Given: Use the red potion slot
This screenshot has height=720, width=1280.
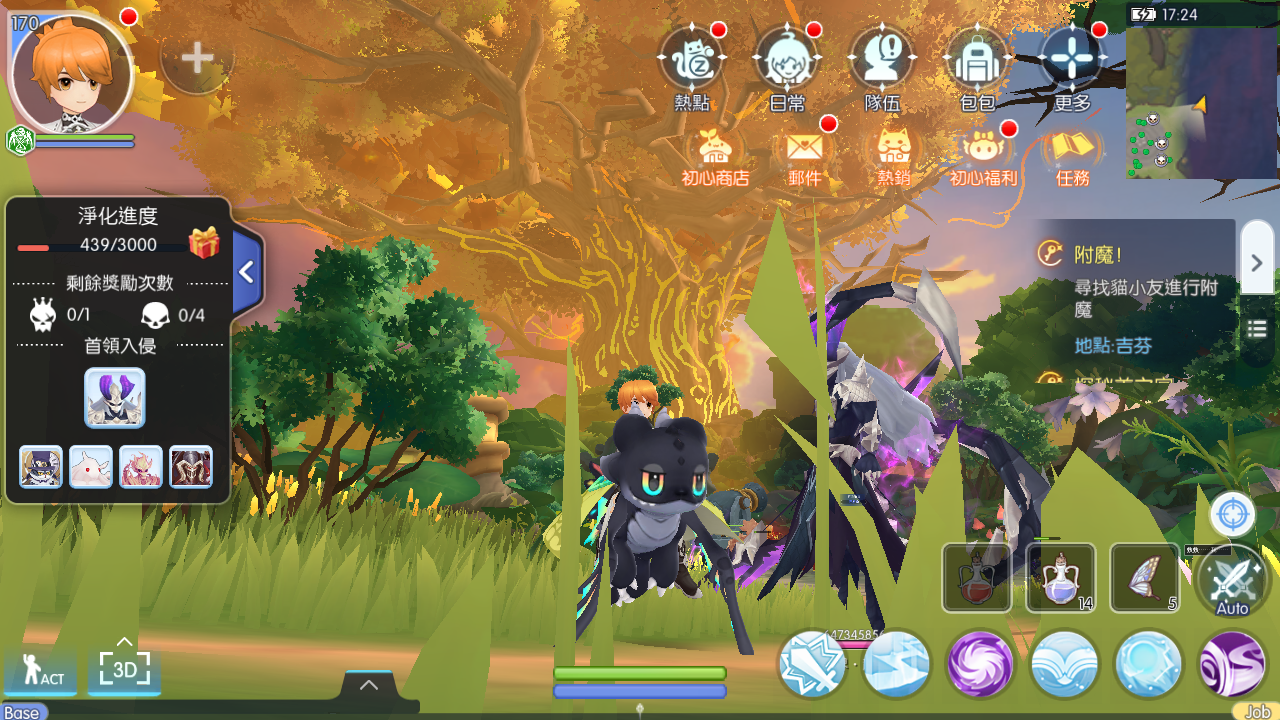Looking at the screenshot, I should (976, 578).
